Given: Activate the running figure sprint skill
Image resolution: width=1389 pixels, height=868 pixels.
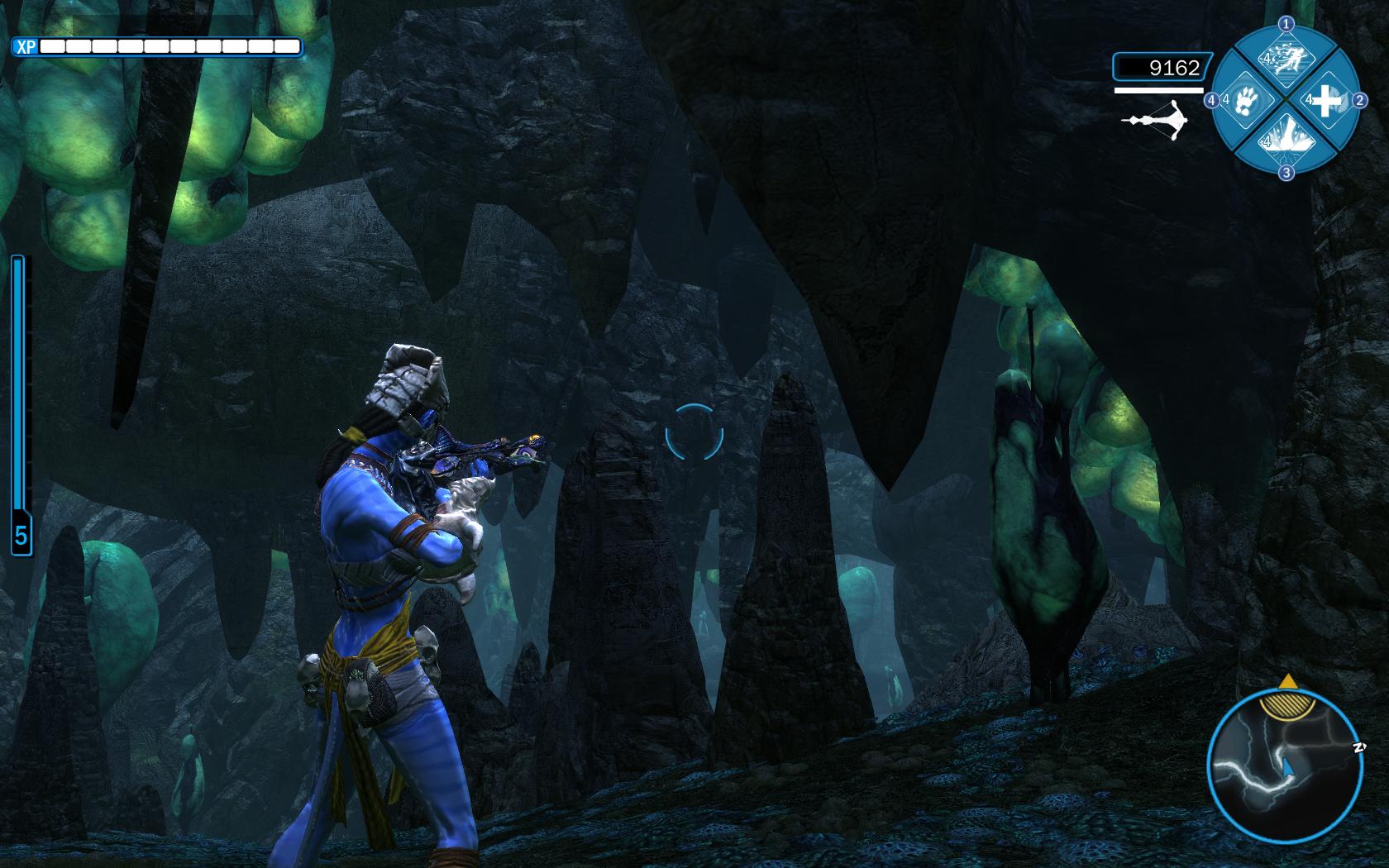Looking at the screenshot, I should [x=1286, y=61].
